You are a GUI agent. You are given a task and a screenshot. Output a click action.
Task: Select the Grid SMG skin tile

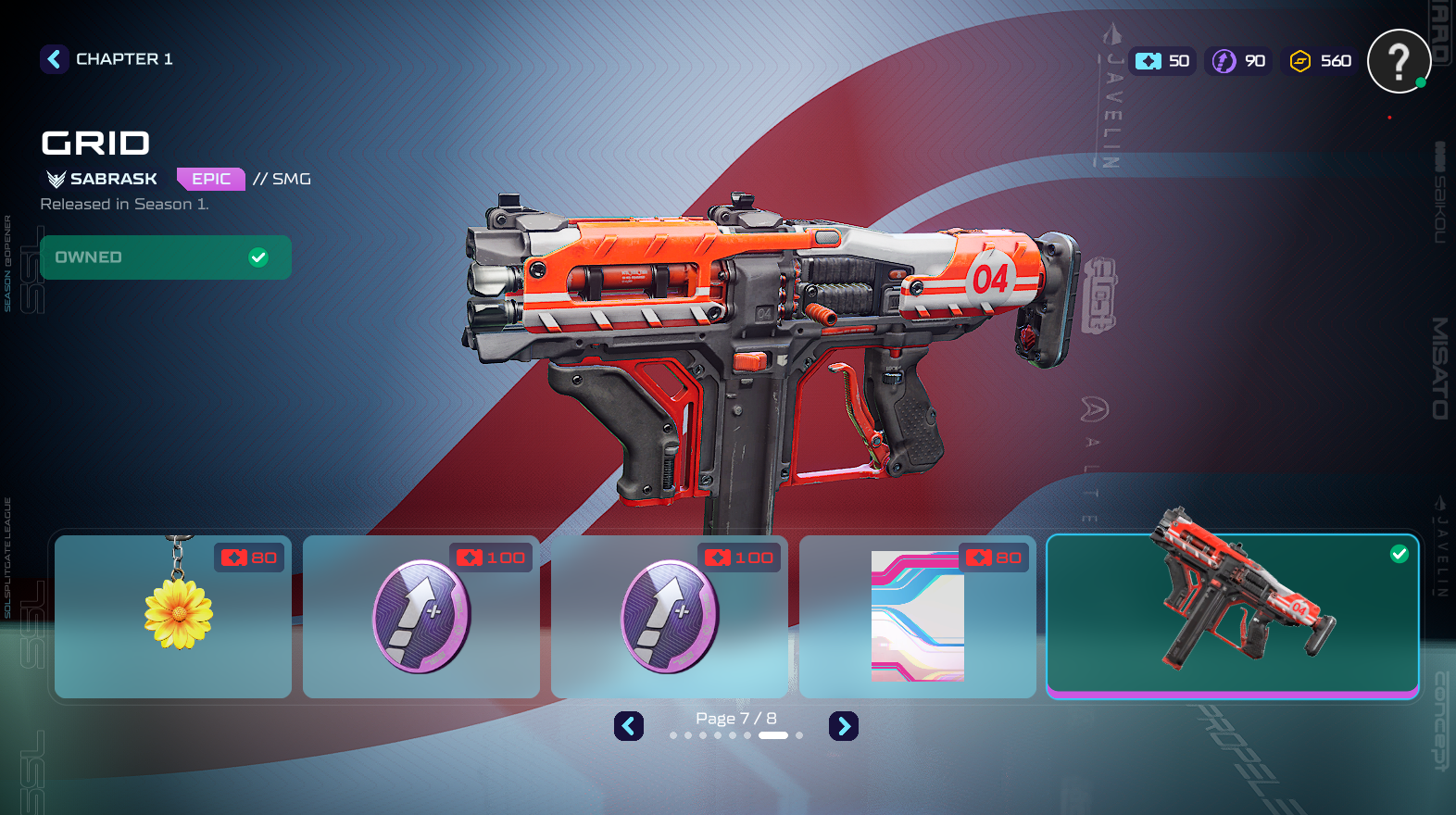click(1232, 616)
